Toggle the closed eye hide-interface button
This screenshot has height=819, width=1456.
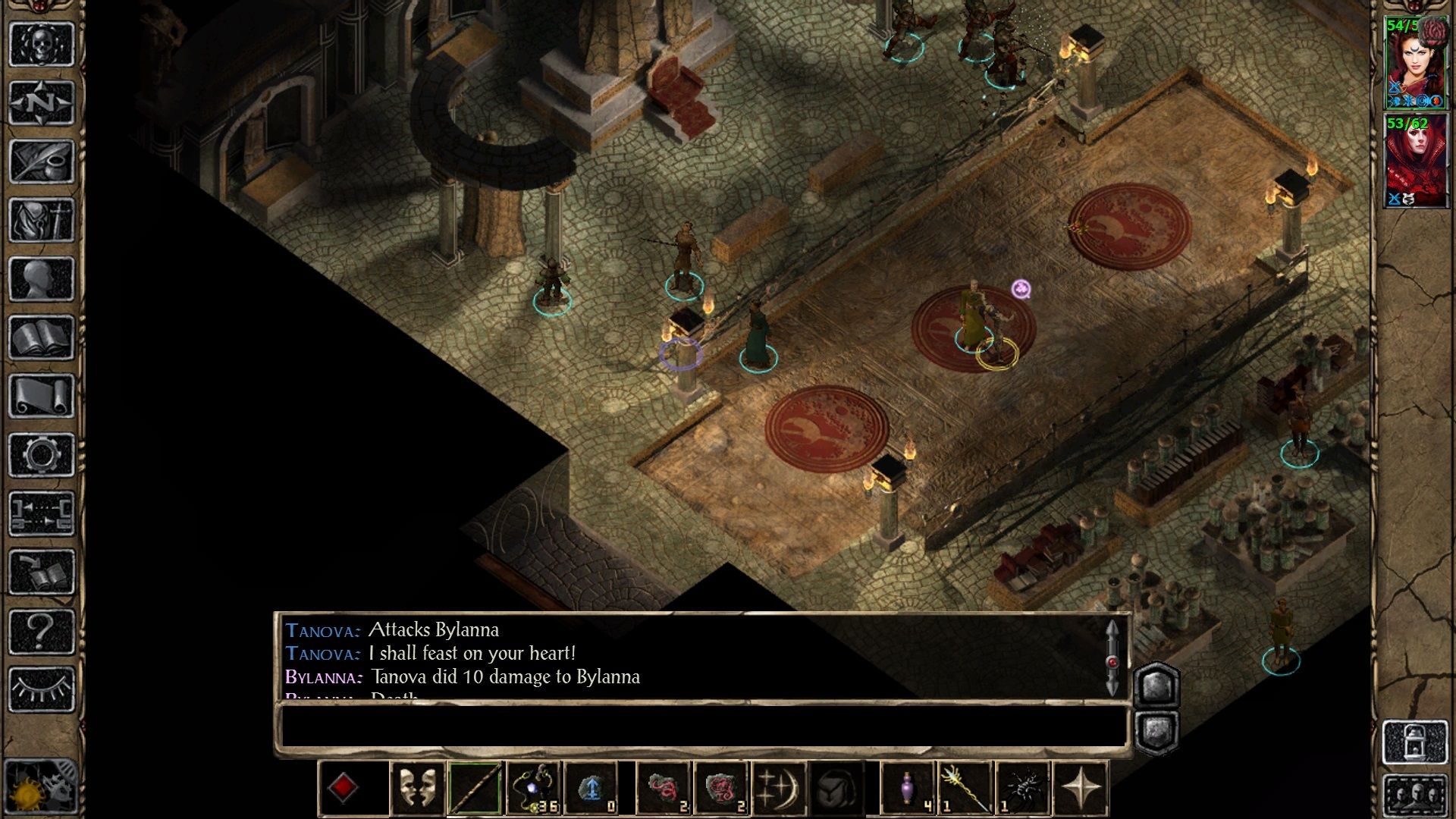[x=42, y=689]
